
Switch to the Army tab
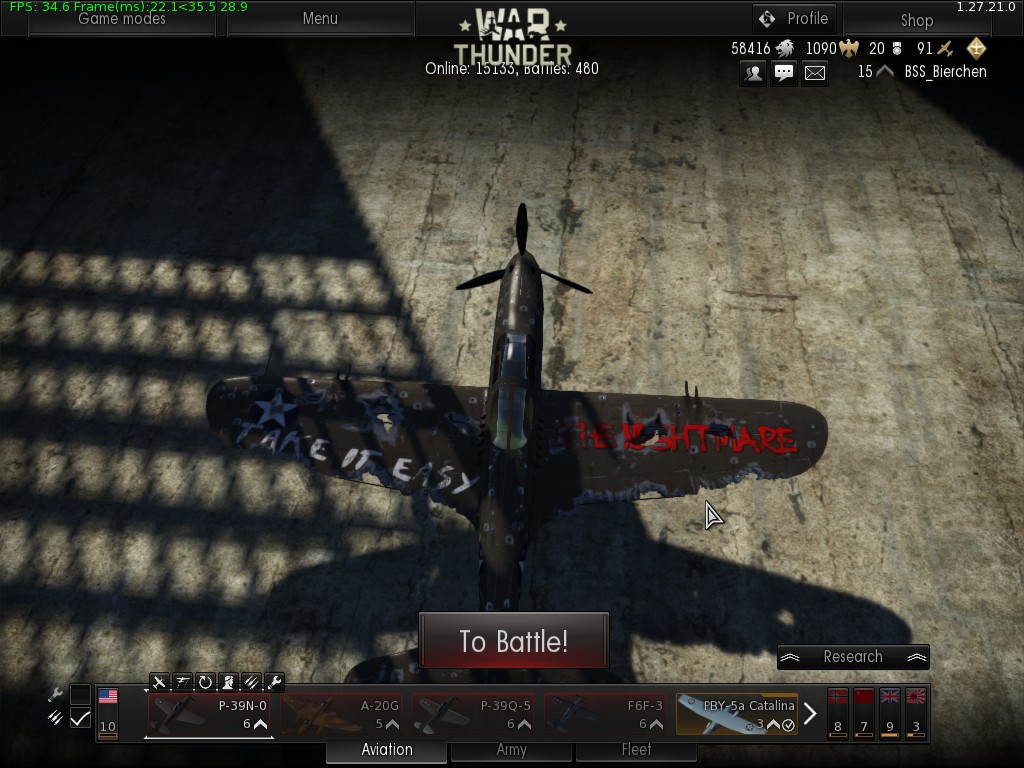coord(511,750)
